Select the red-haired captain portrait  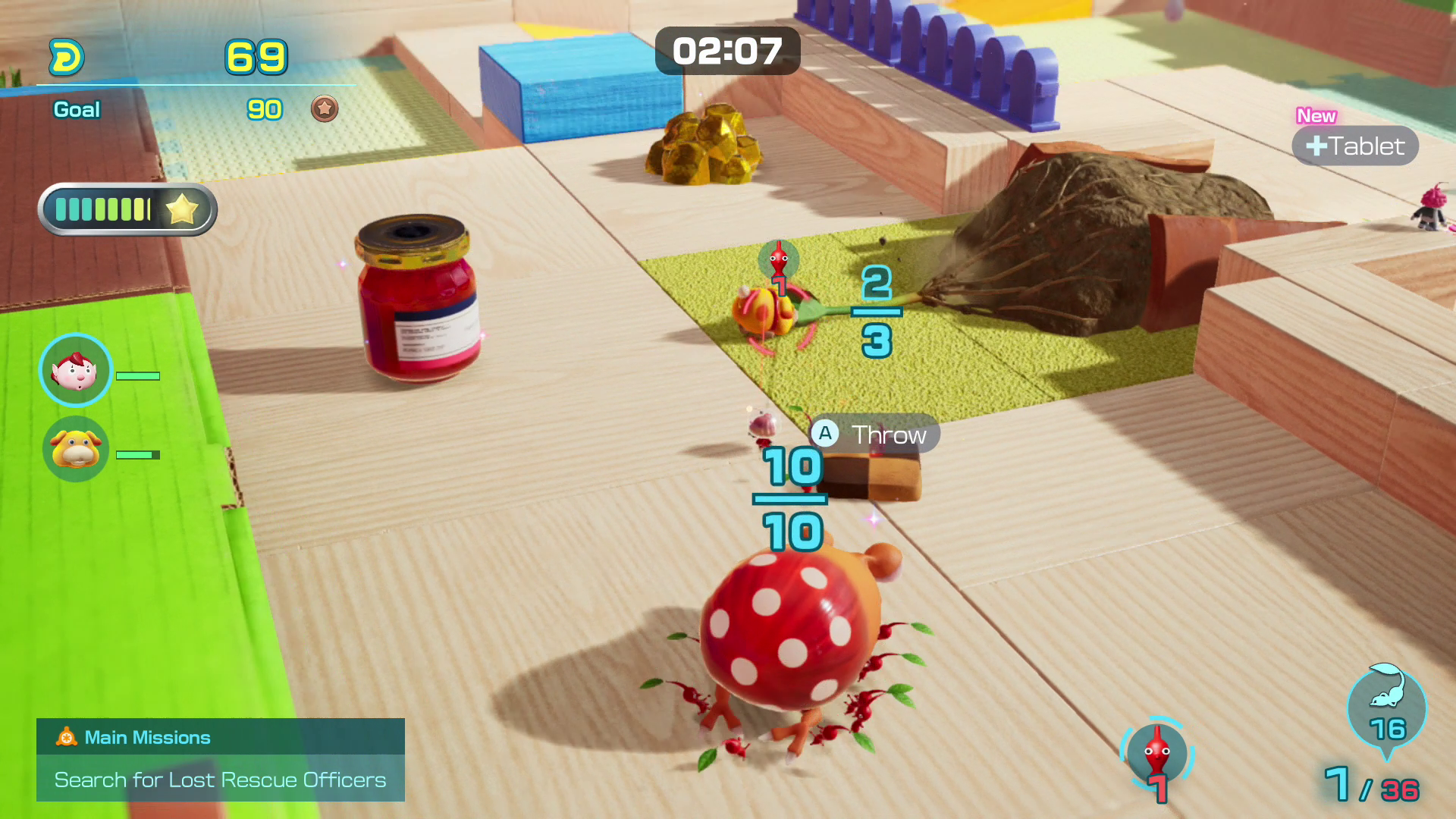75,371
